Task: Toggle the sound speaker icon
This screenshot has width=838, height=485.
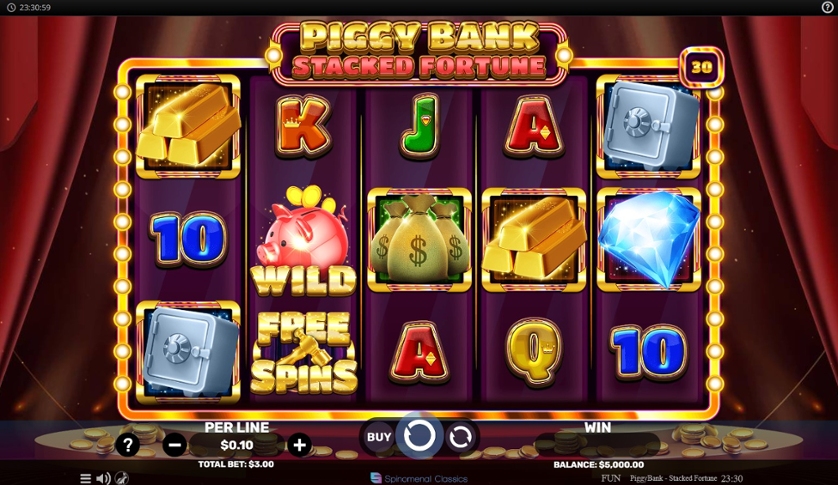Action: [103, 478]
